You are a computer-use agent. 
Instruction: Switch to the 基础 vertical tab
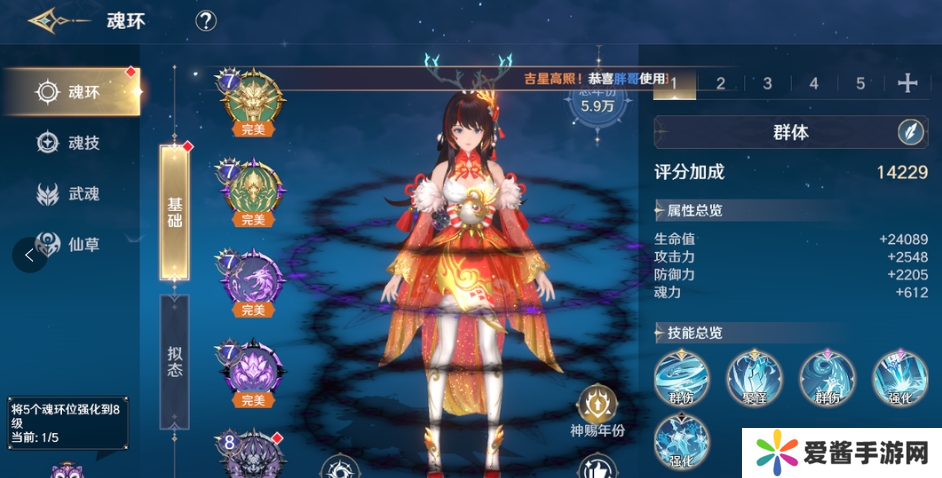point(174,211)
